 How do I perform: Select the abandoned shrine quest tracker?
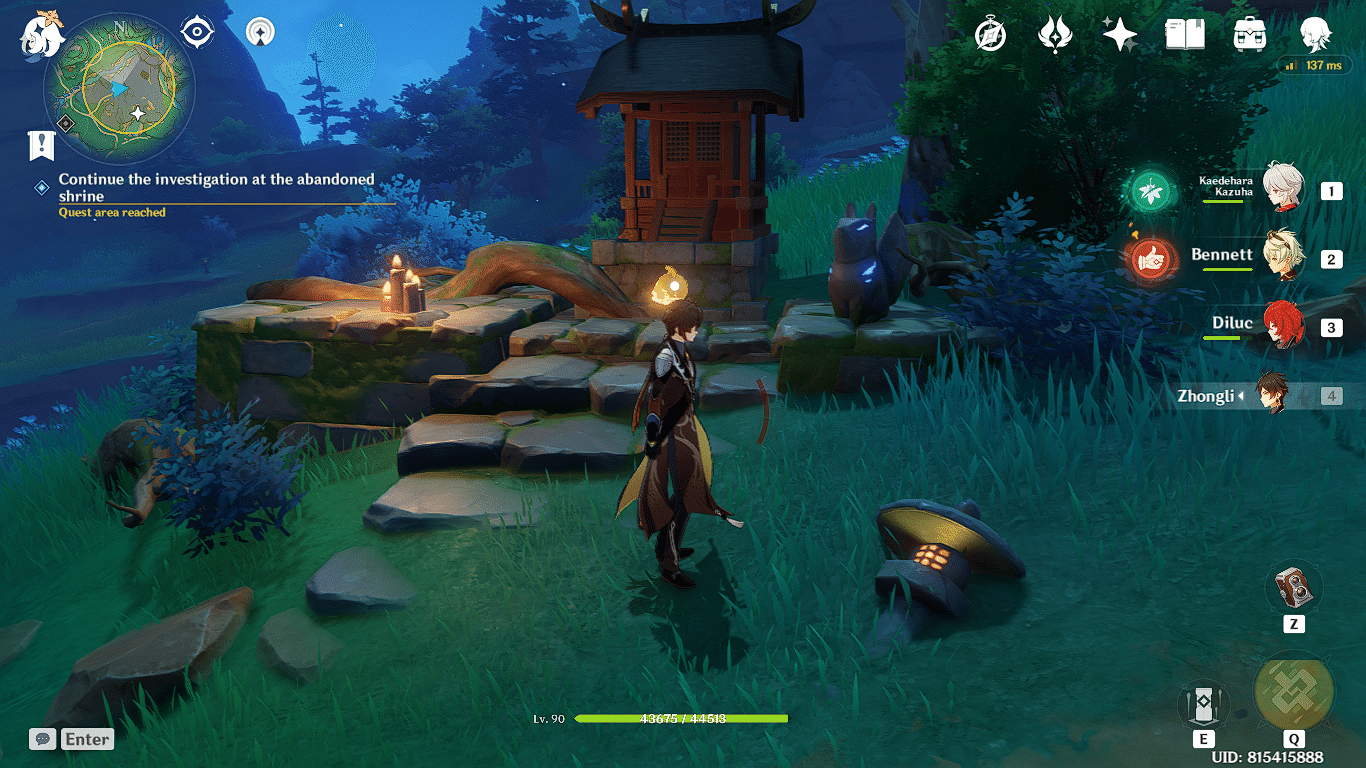(216, 188)
